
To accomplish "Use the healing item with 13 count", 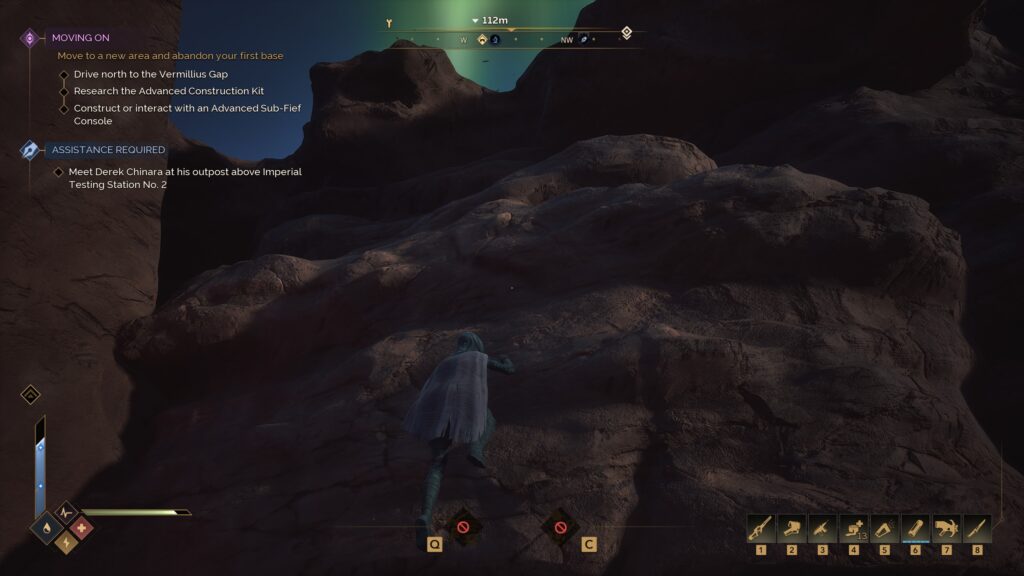I will click(854, 528).
